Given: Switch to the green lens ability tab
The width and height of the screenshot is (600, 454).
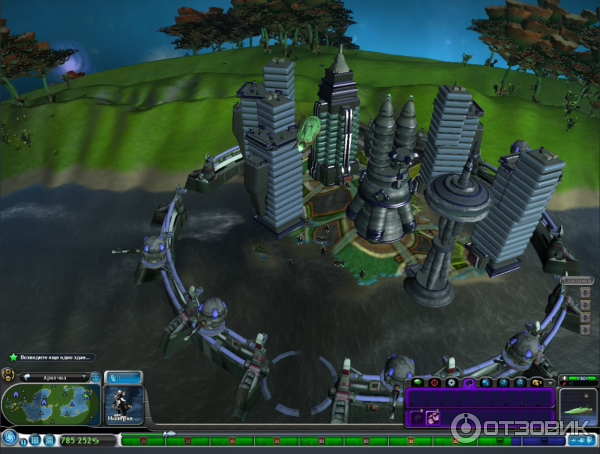Looking at the screenshot, I should point(418,382).
